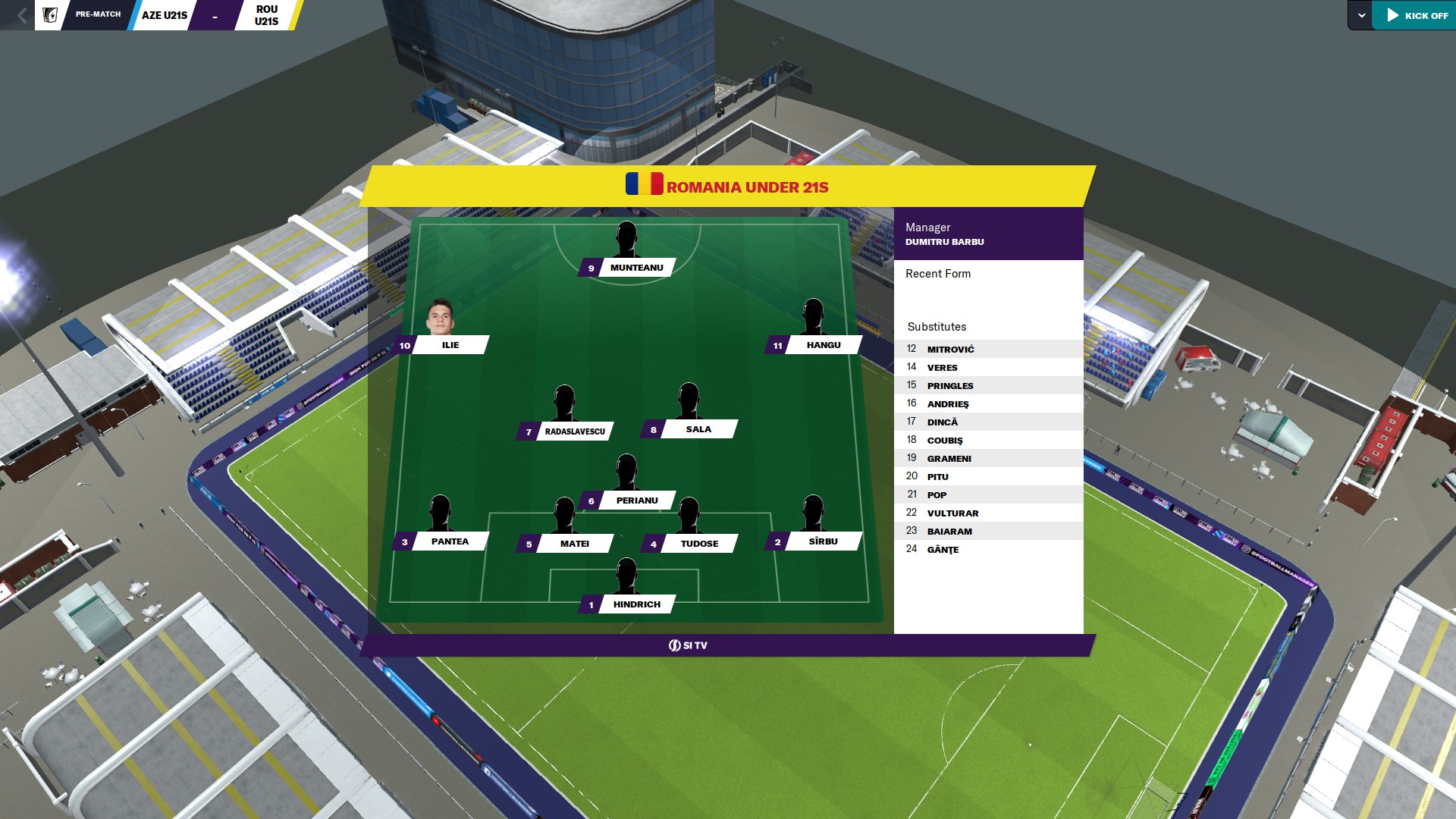1456x819 pixels.
Task: Choose player Ilie, number 10
Action: (x=450, y=345)
